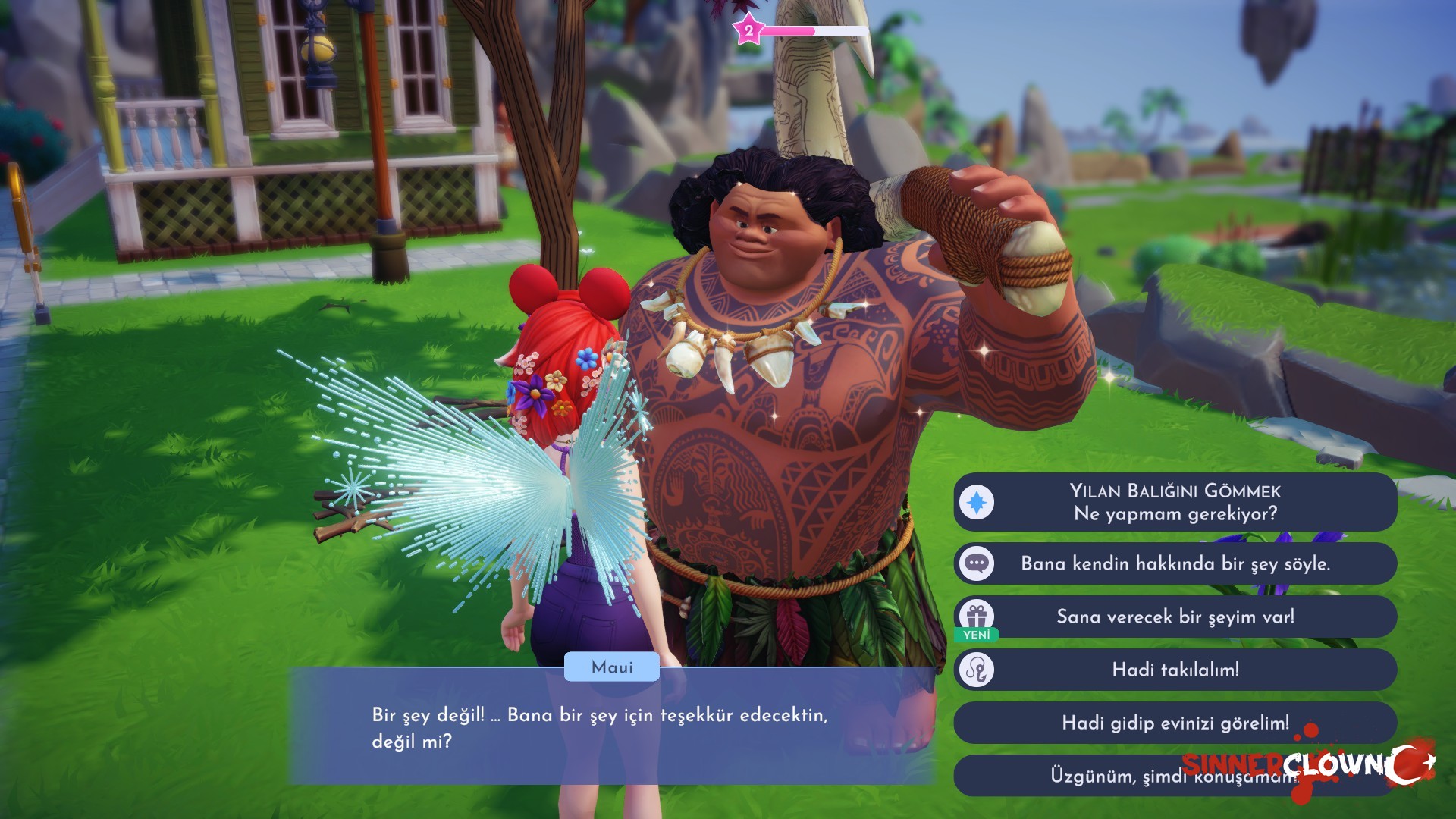Choose the 'Yılan Balığını Gömmek' quest option
Viewport: 1456px width, 819px height.
(x=1175, y=502)
